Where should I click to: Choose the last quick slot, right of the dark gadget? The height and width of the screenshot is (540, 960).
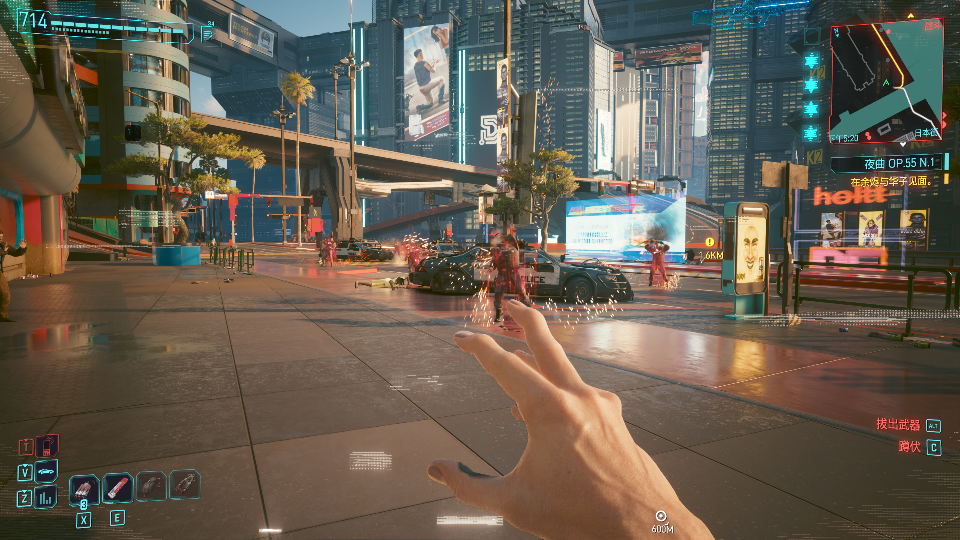[x=184, y=485]
